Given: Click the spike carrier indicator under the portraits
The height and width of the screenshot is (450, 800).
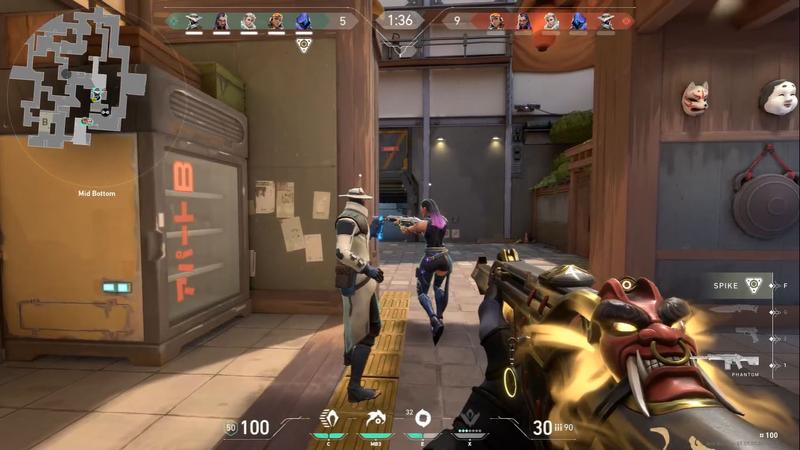Looking at the screenshot, I should point(304,45).
